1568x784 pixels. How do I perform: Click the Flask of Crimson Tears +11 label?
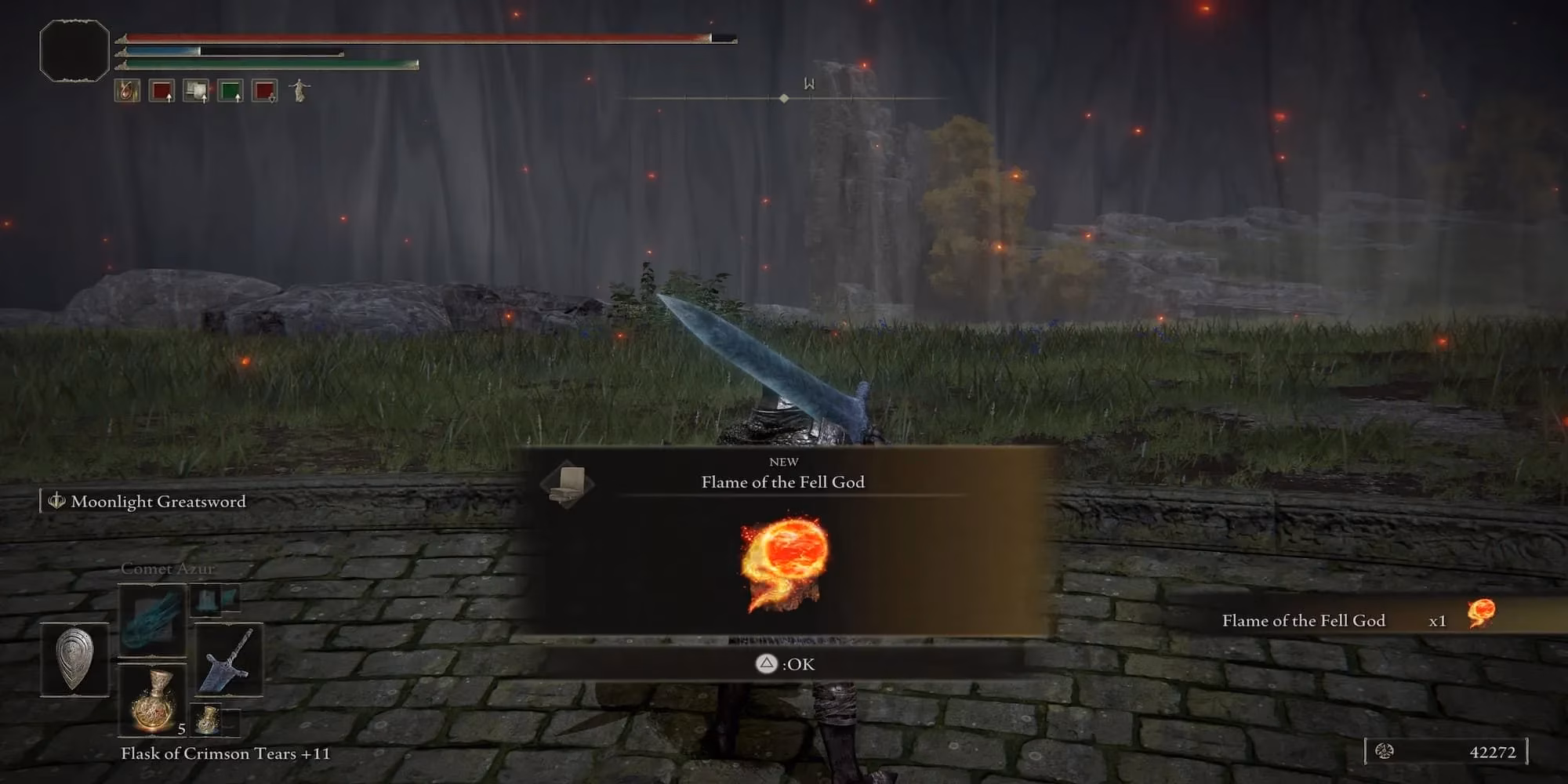pyautogui.click(x=225, y=754)
